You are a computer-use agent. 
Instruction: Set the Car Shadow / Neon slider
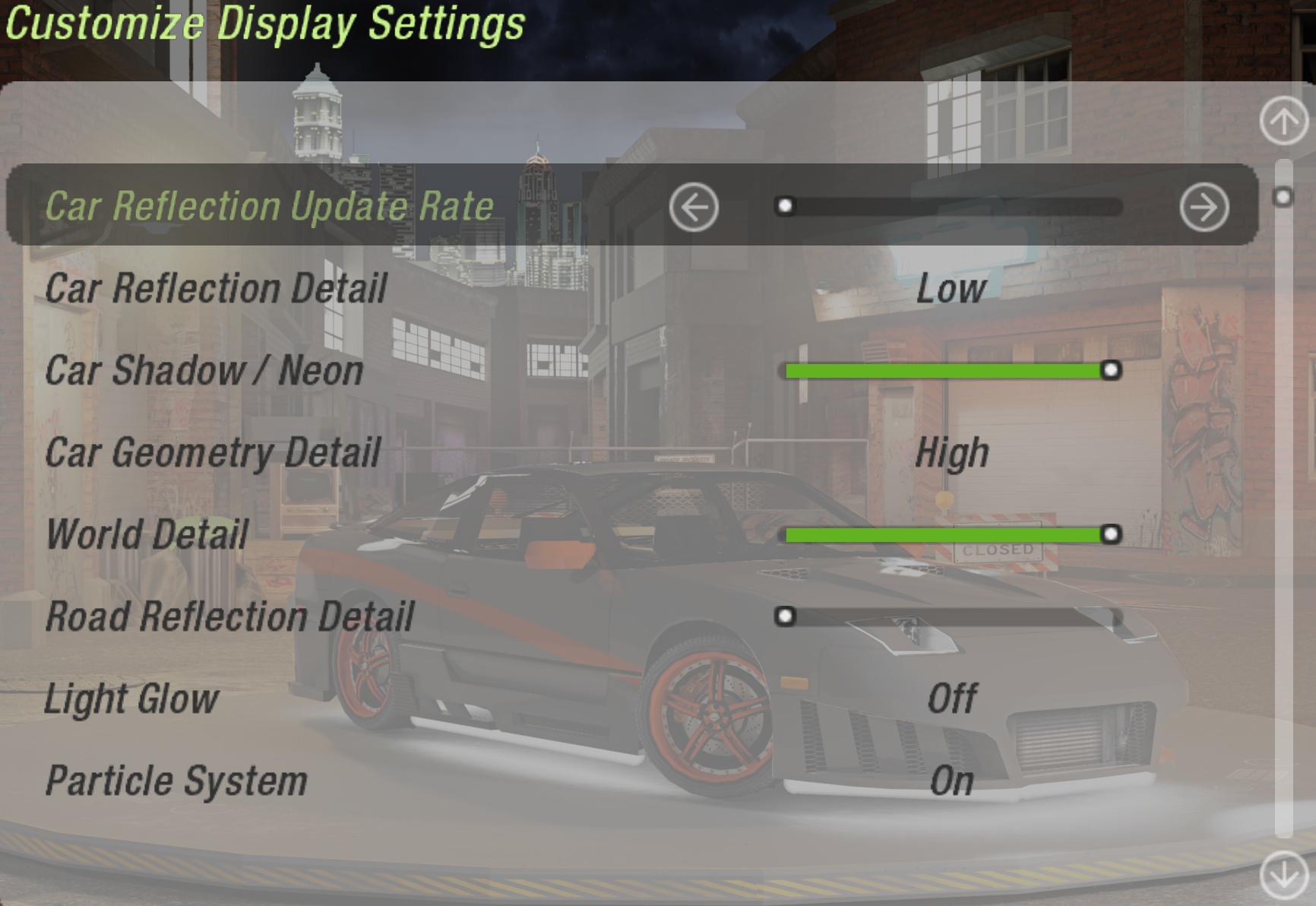pos(948,371)
